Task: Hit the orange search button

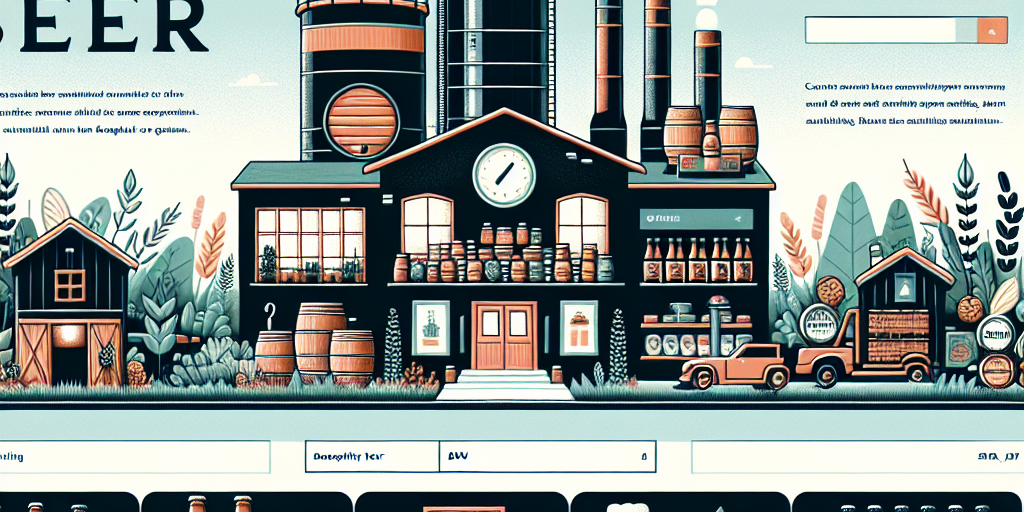Action: [992, 31]
